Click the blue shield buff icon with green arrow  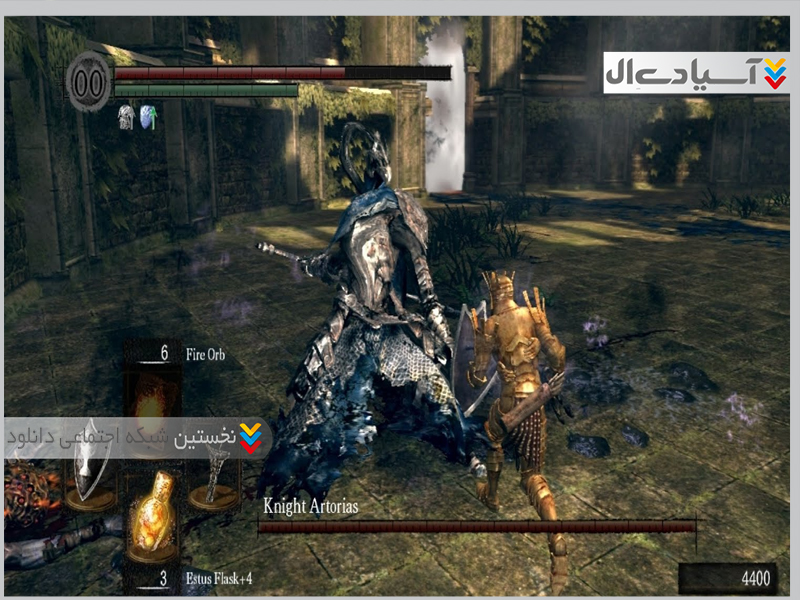point(148,117)
